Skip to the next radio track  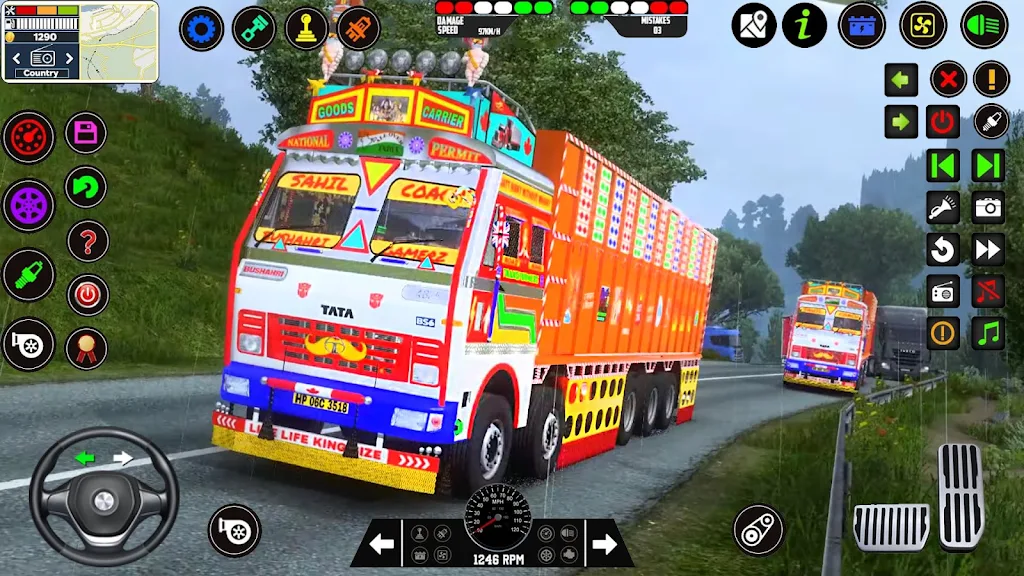point(988,165)
